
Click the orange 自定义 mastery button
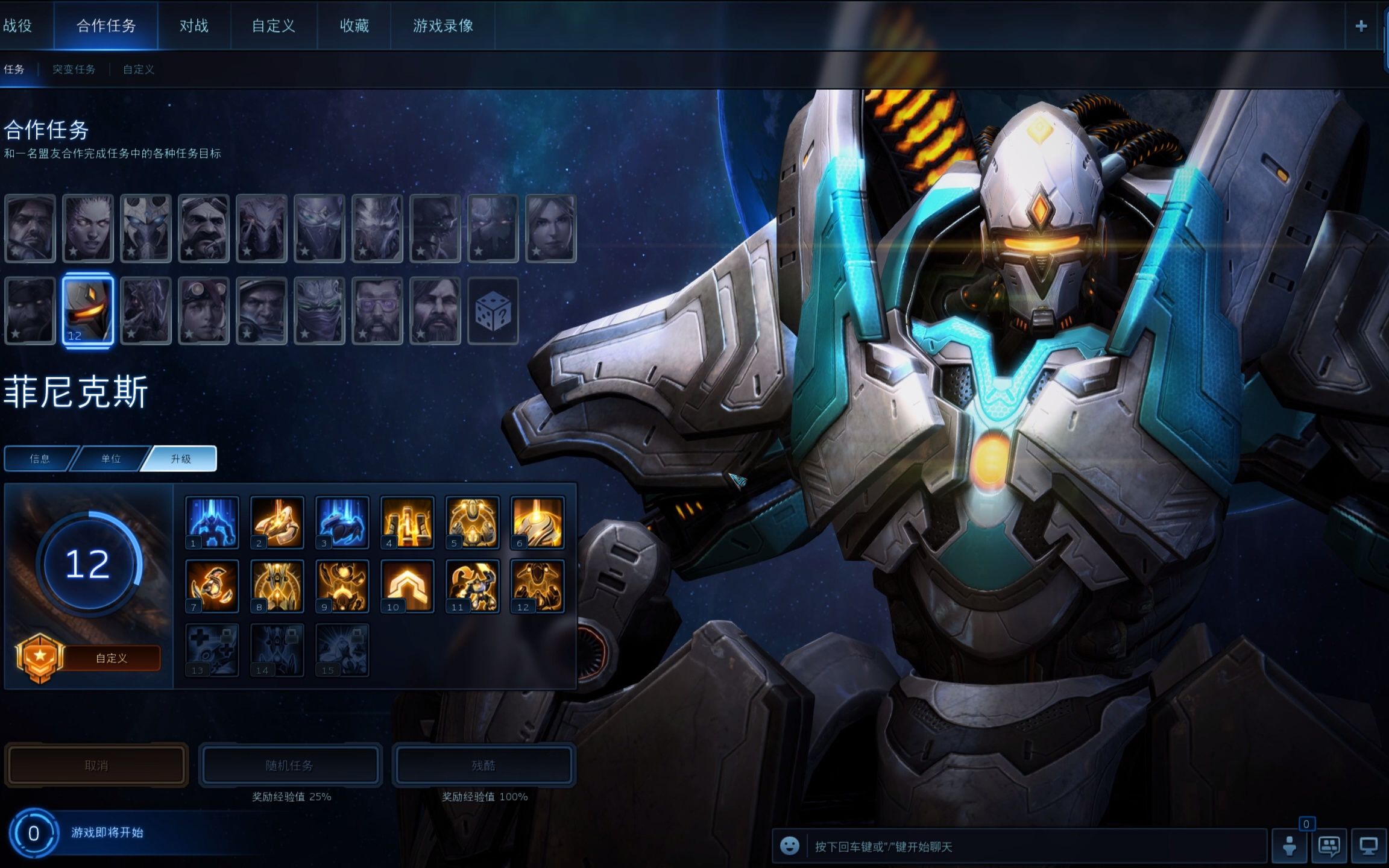(x=111, y=658)
